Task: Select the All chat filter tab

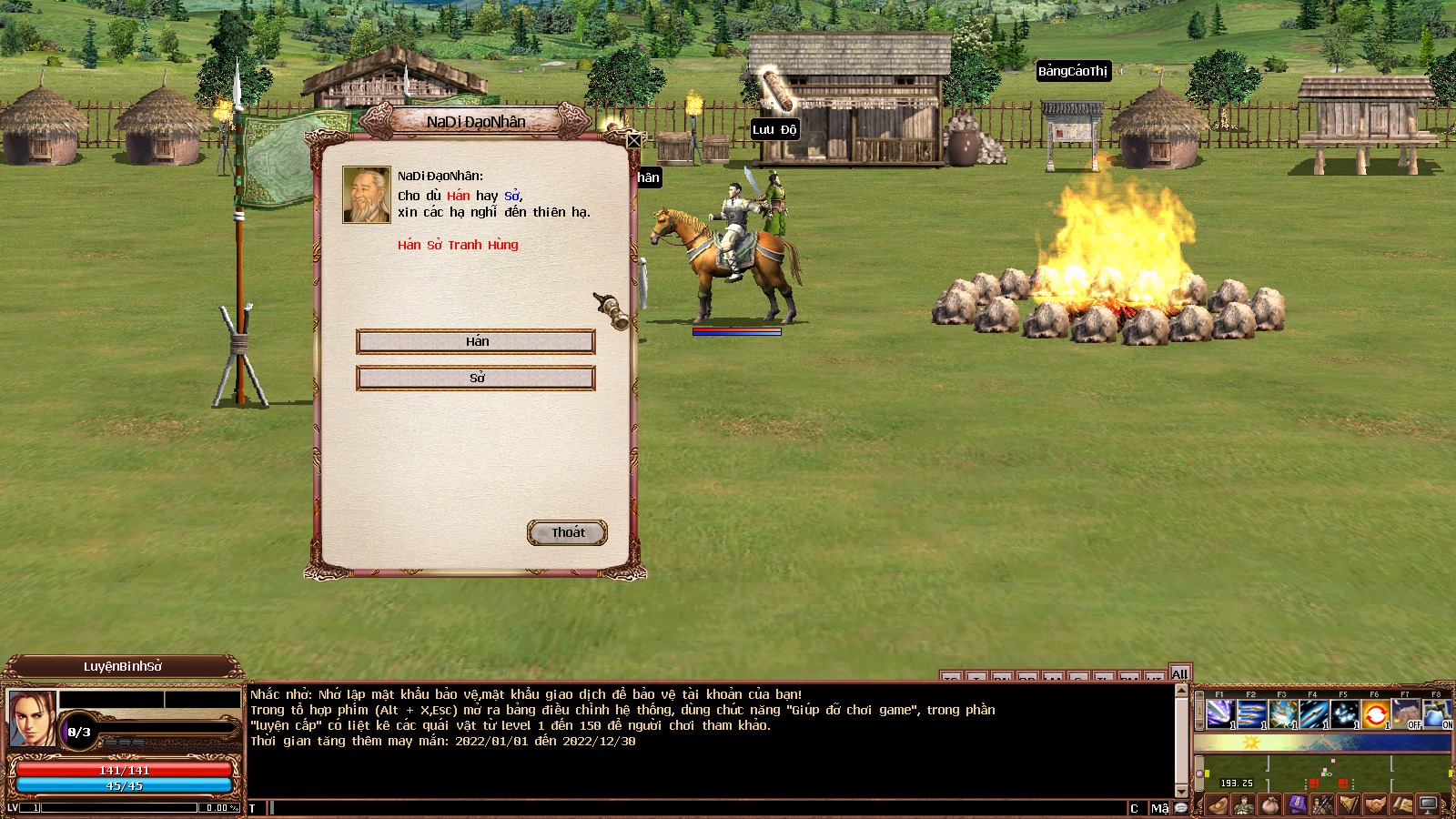Action: [1180, 674]
